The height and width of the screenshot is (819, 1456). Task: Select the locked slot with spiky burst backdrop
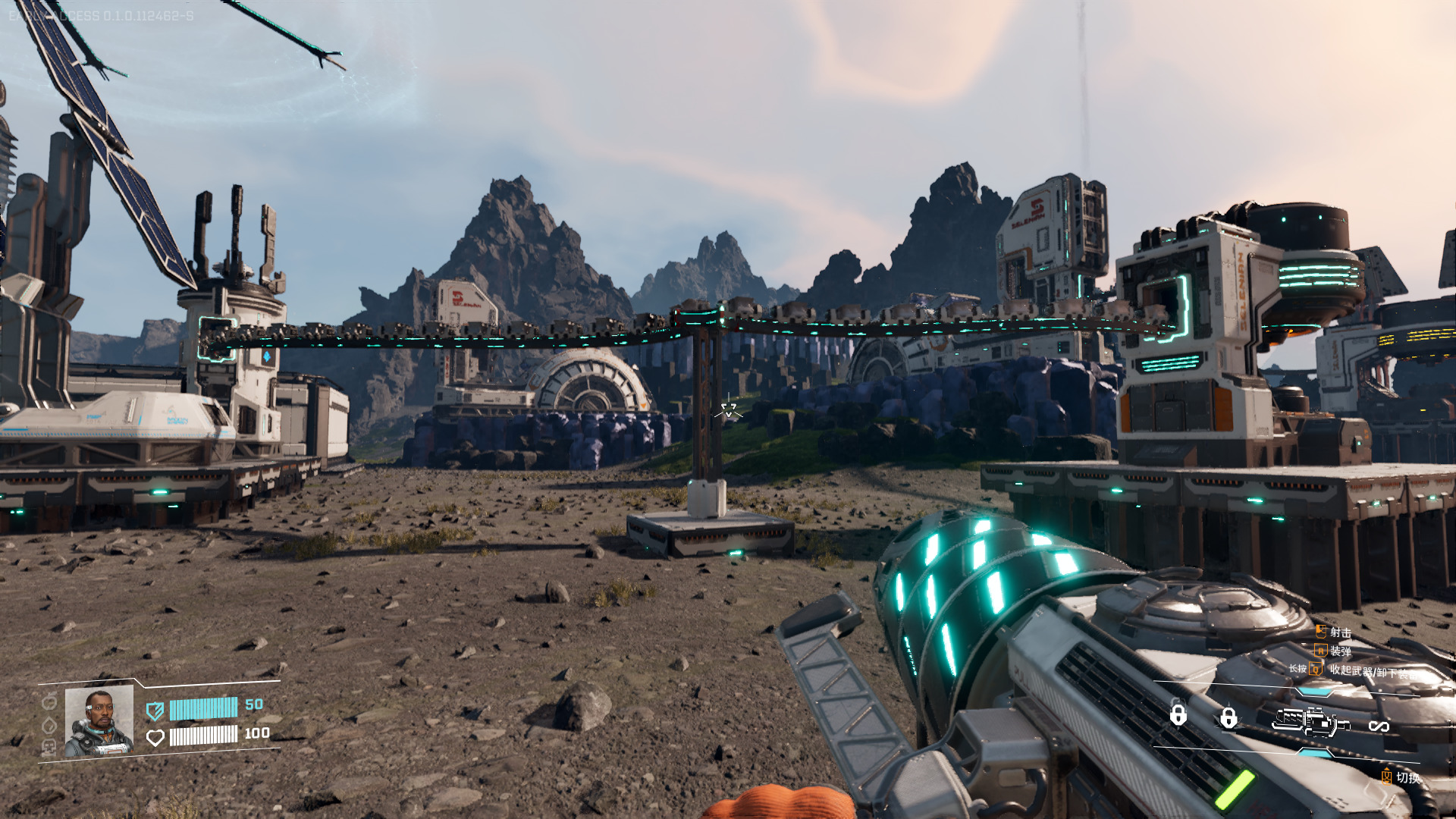click(x=1228, y=717)
